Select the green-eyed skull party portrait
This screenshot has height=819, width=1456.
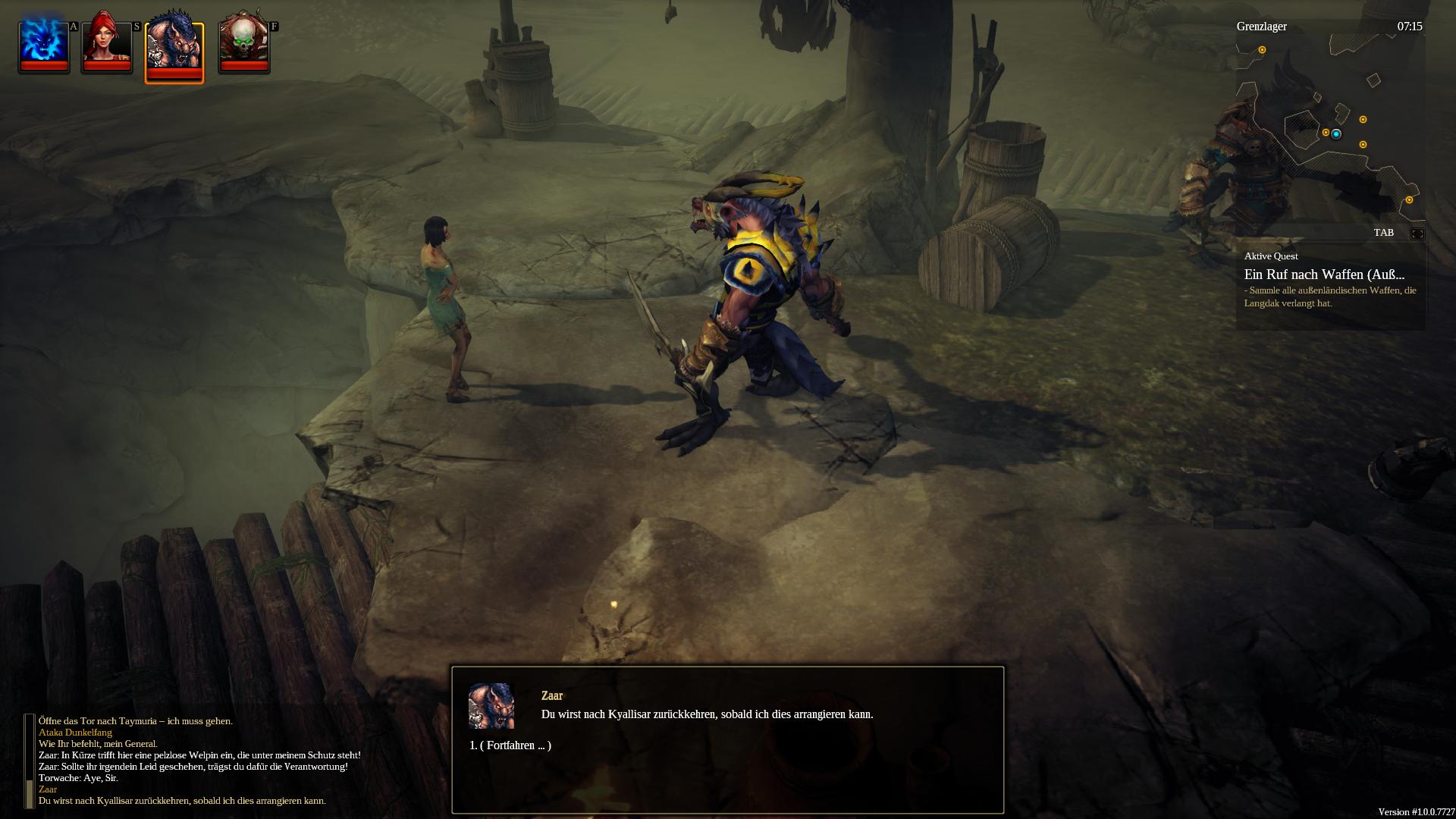pyautogui.click(x=243, y=44)
